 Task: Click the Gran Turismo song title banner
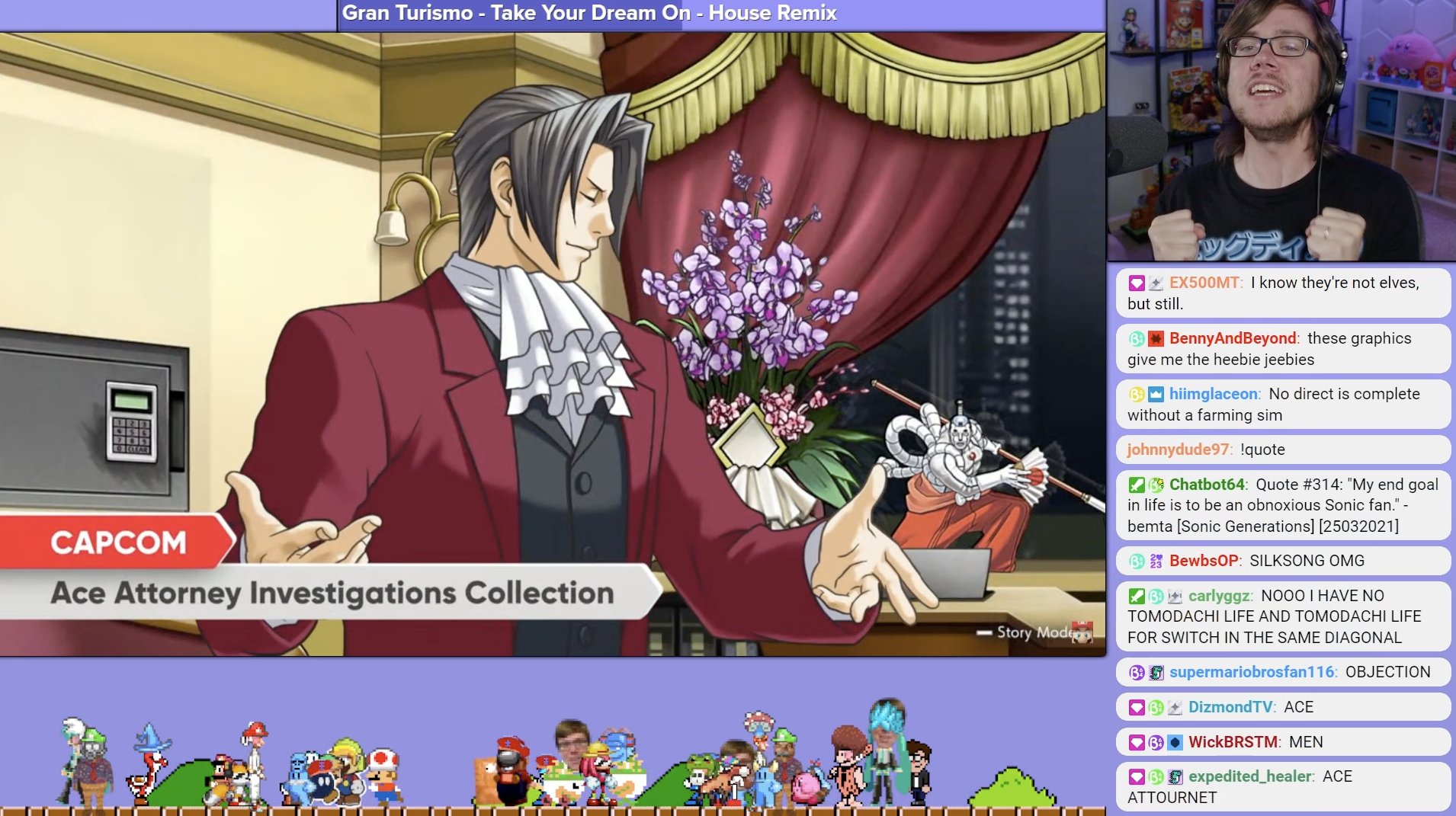(588, 13)
